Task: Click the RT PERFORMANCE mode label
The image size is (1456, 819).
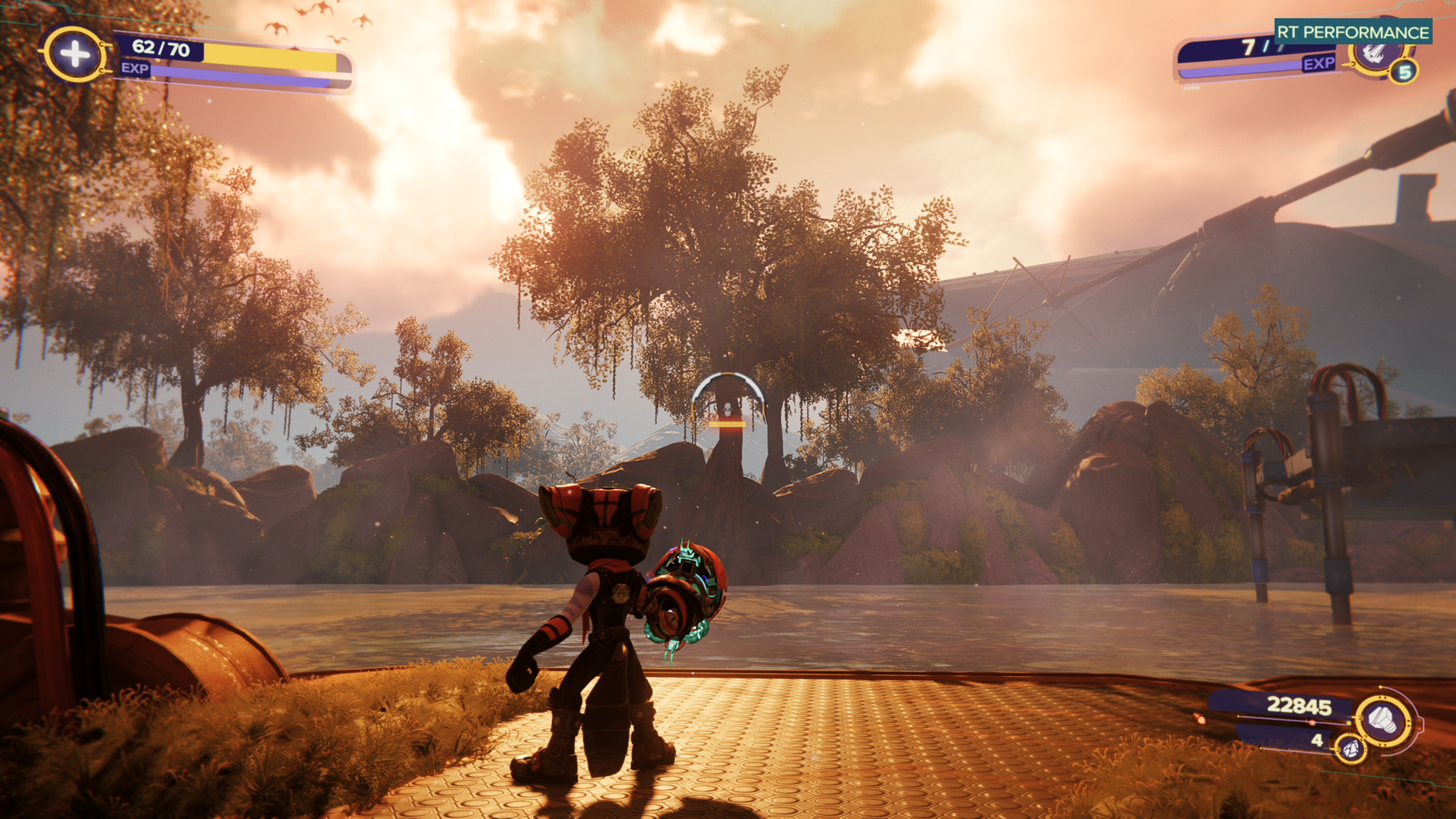Action: pos(1353,32)
